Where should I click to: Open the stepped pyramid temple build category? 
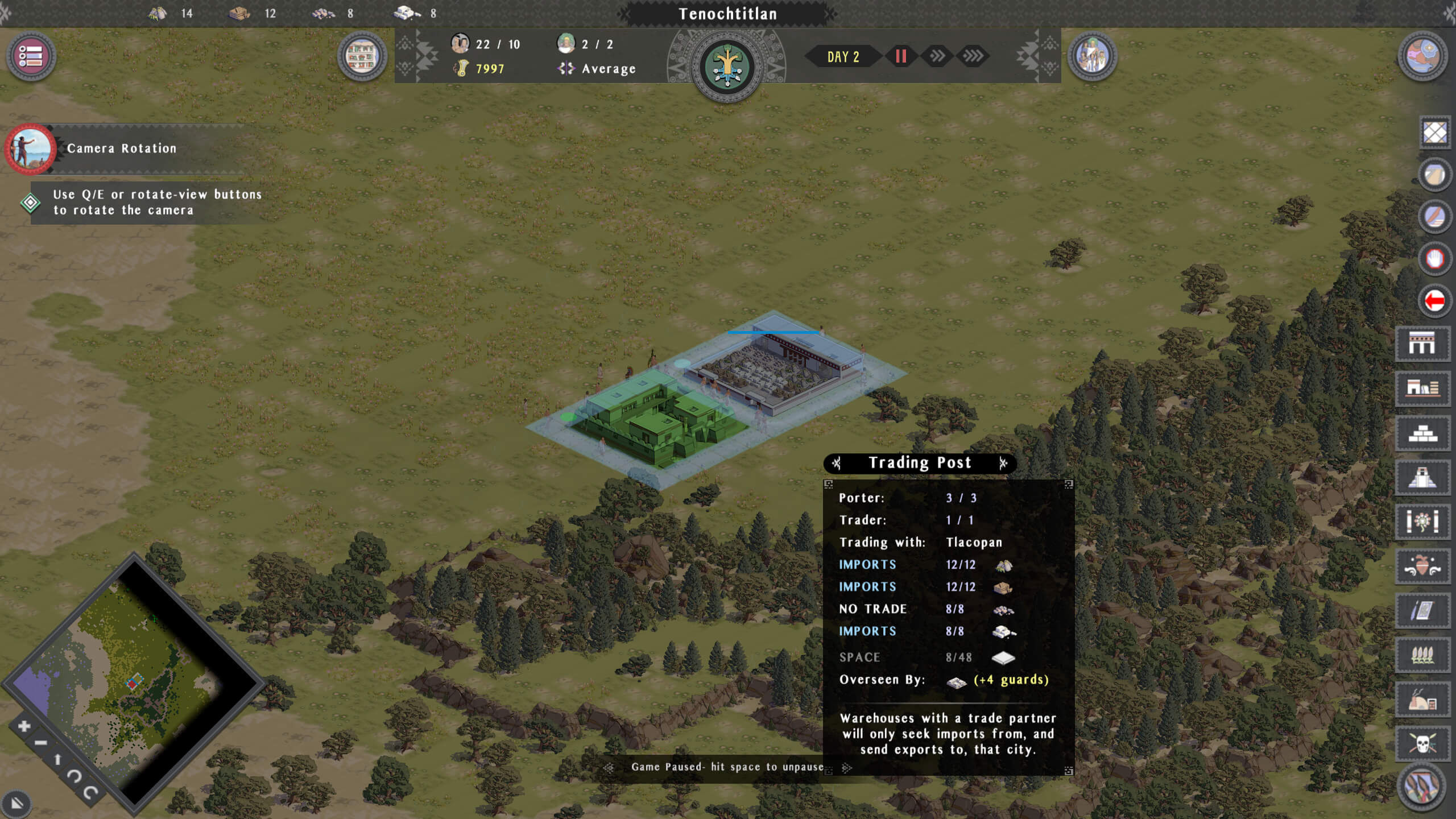coord(1422,478)
